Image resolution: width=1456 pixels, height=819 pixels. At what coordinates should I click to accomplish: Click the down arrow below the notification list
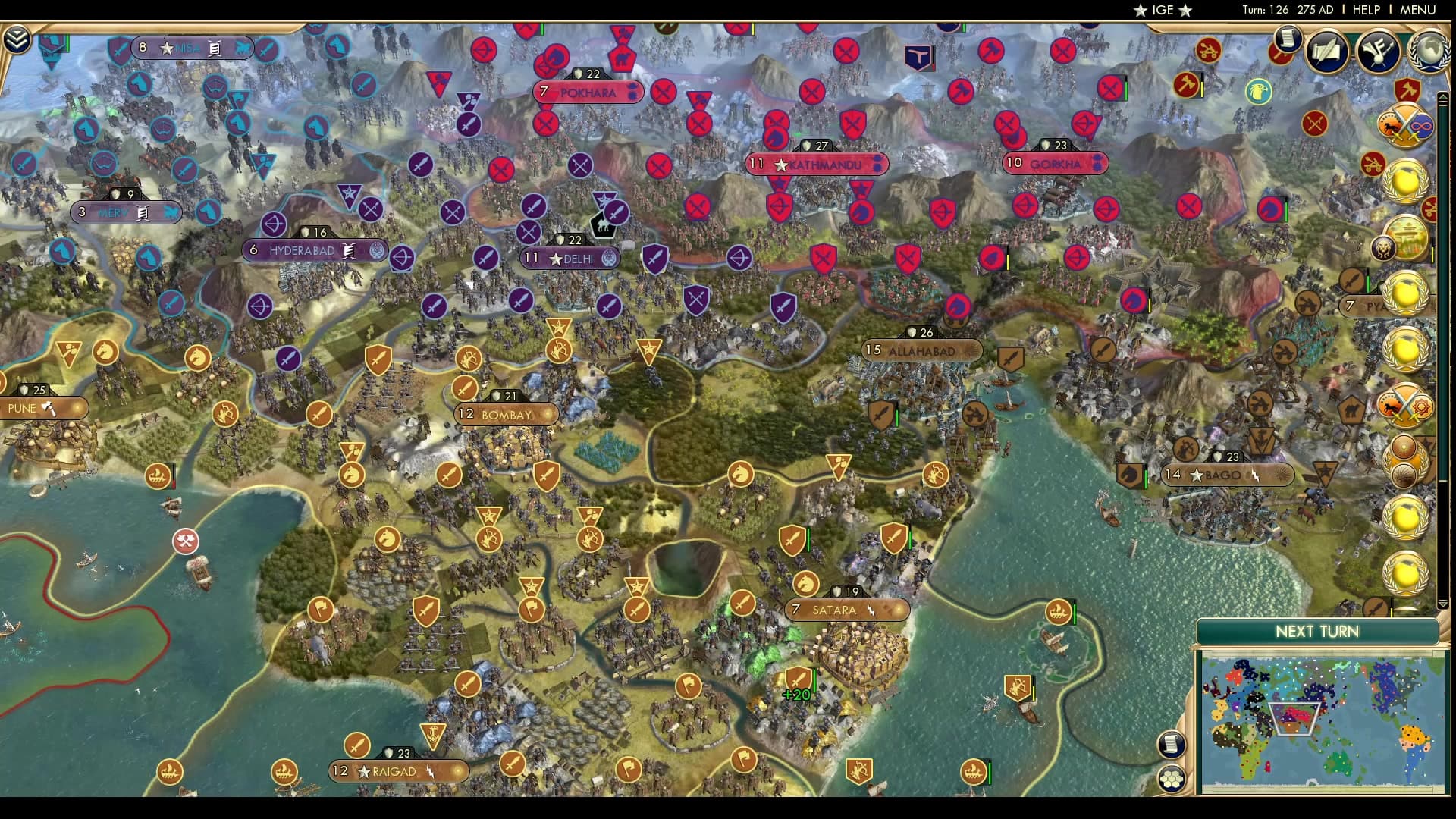pyautogui.click(x=1443, y=604)
